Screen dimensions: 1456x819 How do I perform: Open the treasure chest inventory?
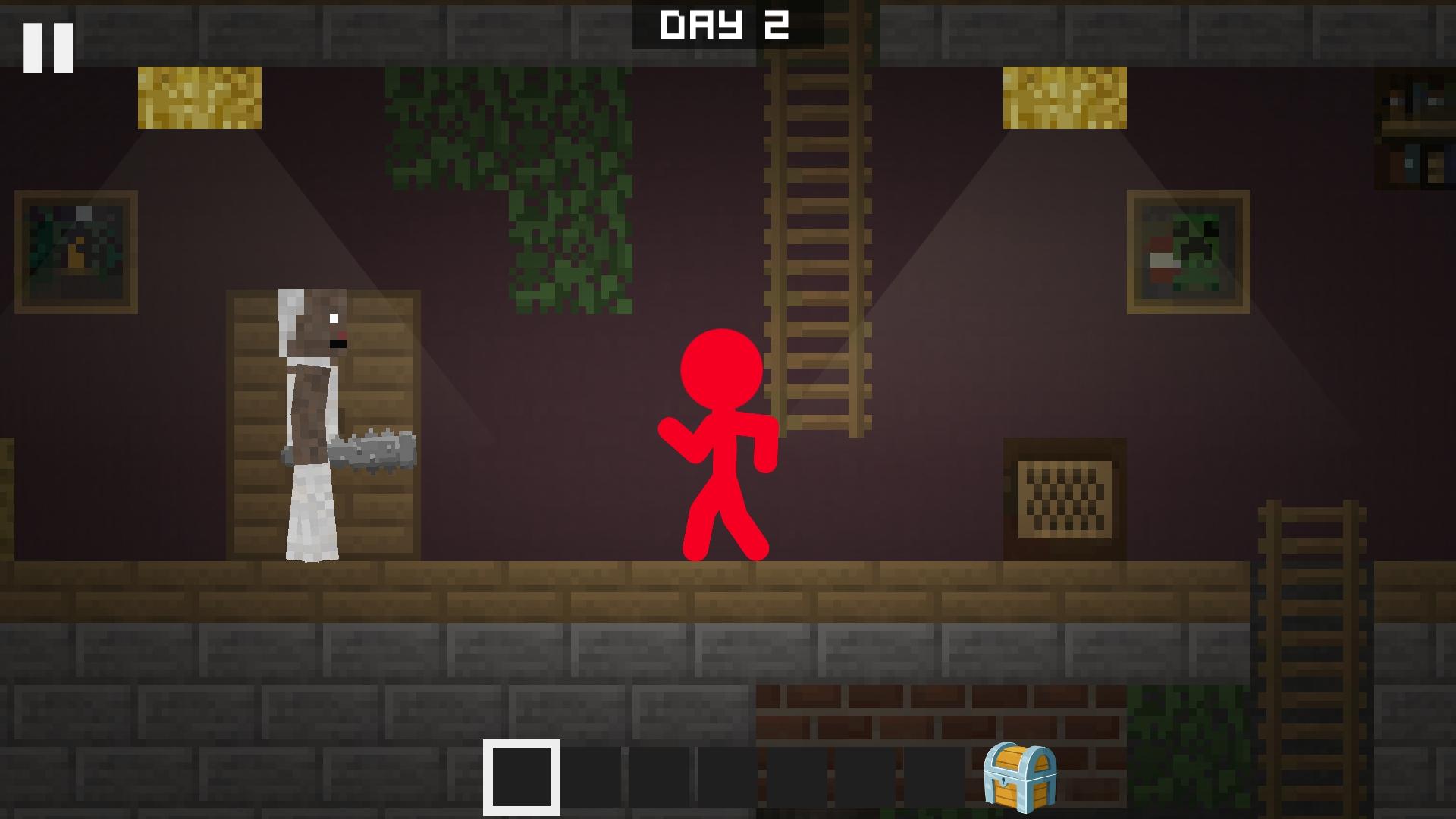(1020, 777)
